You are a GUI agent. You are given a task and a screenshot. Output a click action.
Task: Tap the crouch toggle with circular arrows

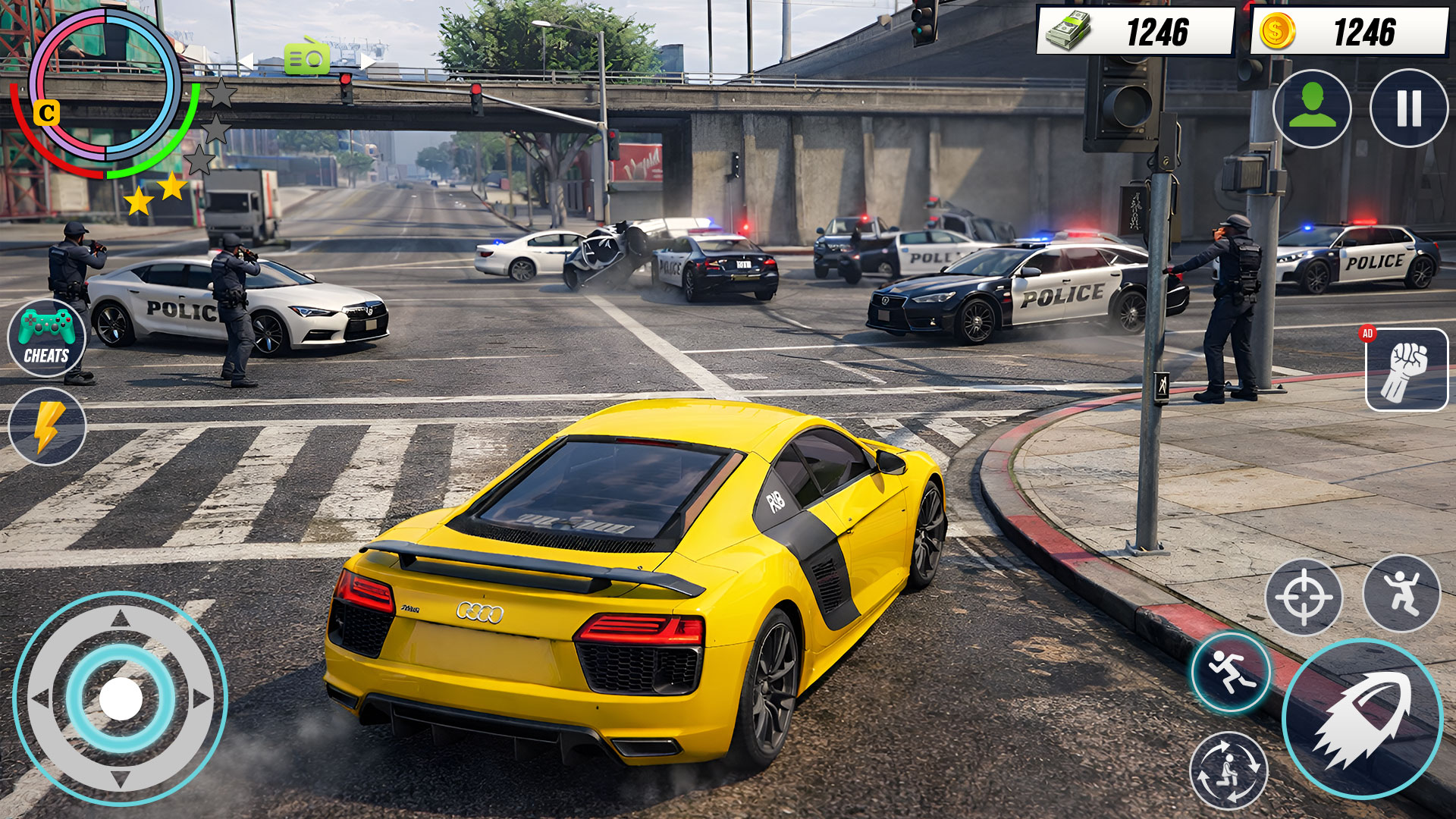point(1228,770)
